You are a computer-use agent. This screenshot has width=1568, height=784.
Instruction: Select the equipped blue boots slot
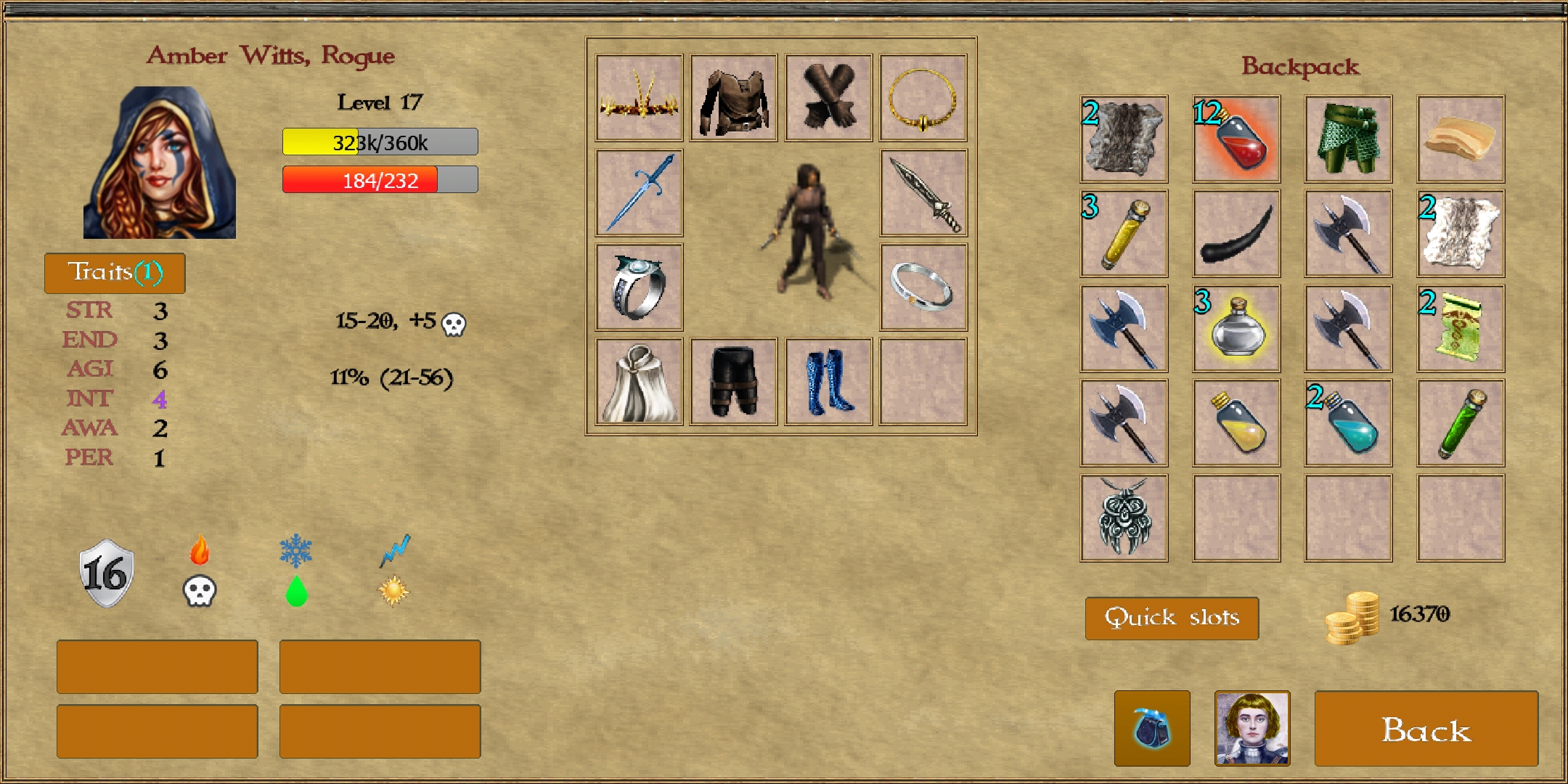pos(828,381)
